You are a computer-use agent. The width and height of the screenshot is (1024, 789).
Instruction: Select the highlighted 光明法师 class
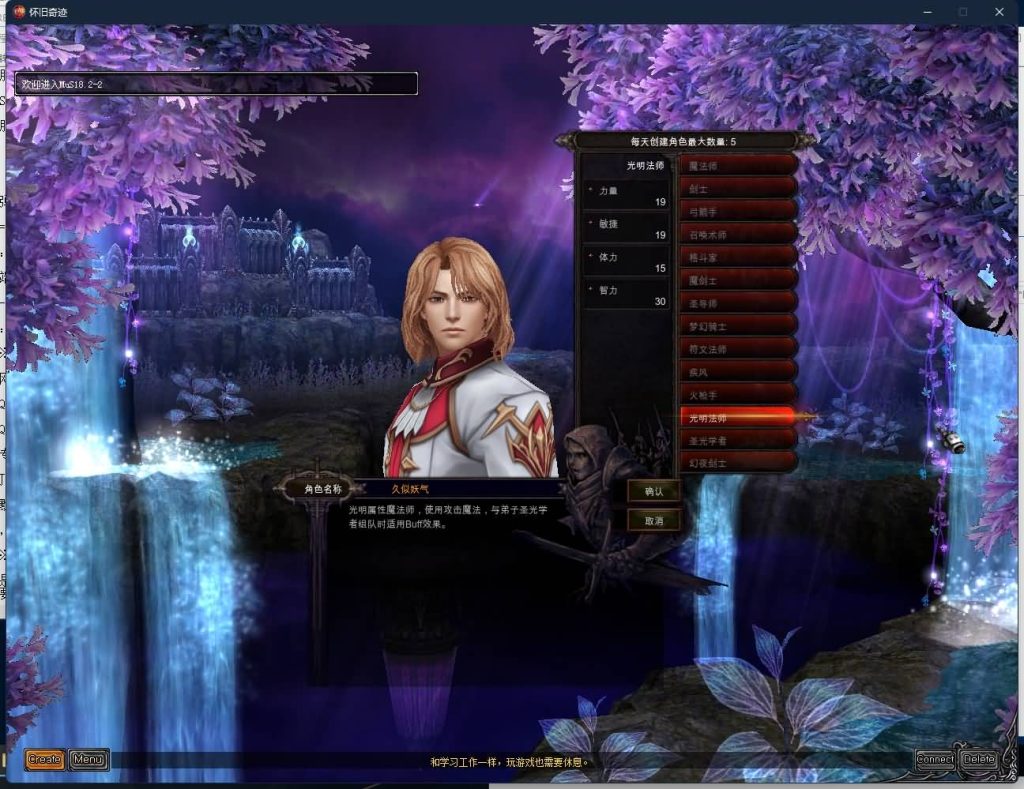click(738, 417)
